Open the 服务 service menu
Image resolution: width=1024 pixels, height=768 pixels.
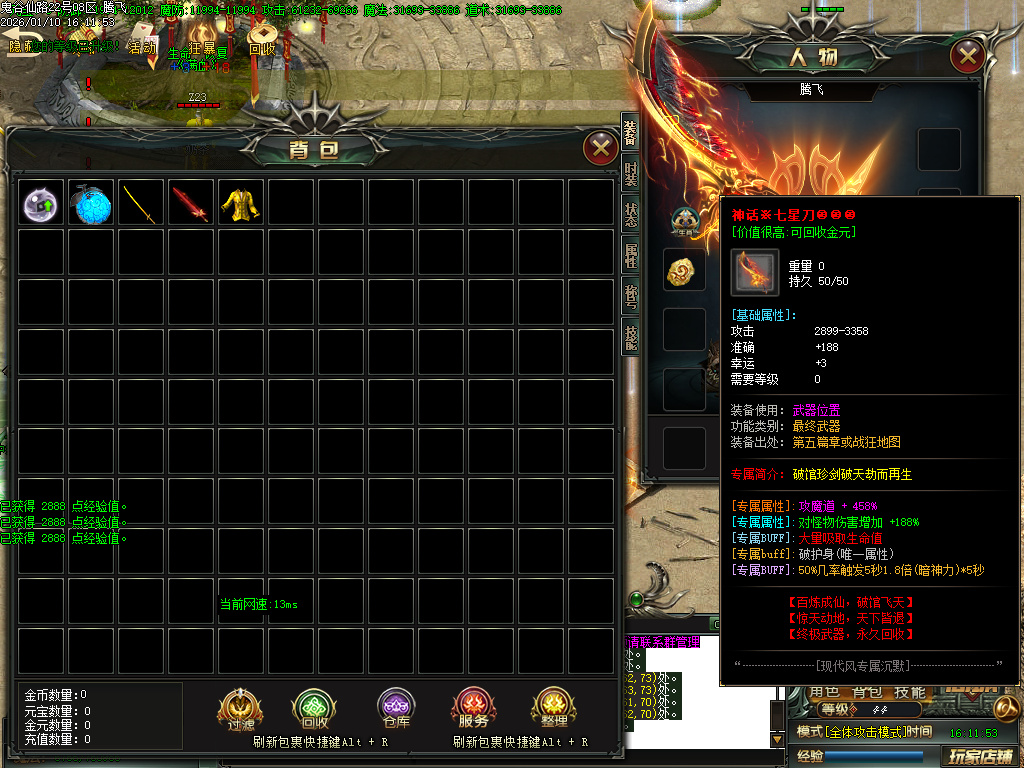pos(474,709)
